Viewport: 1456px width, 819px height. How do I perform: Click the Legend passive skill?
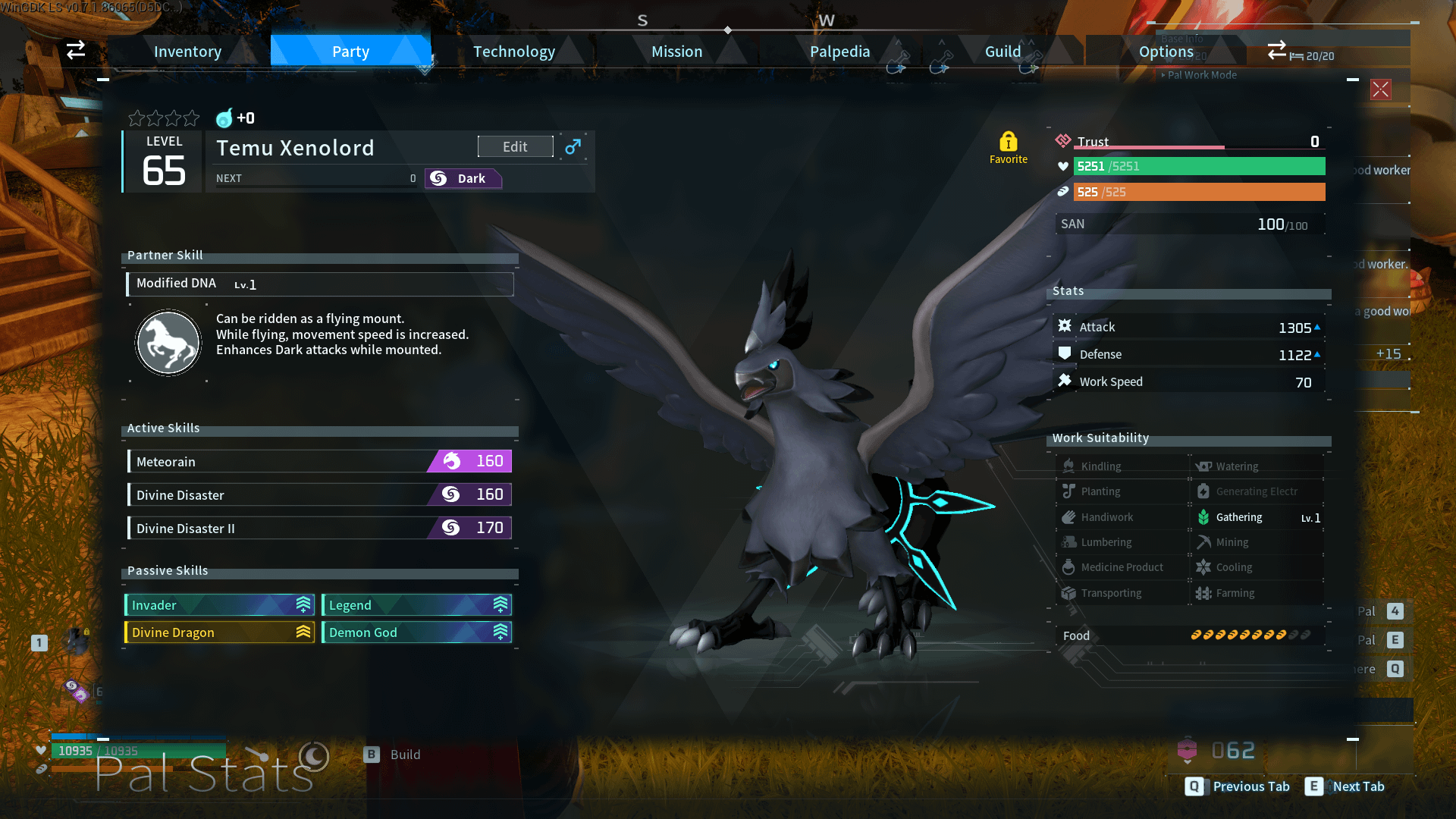click(x=416, y=605)
